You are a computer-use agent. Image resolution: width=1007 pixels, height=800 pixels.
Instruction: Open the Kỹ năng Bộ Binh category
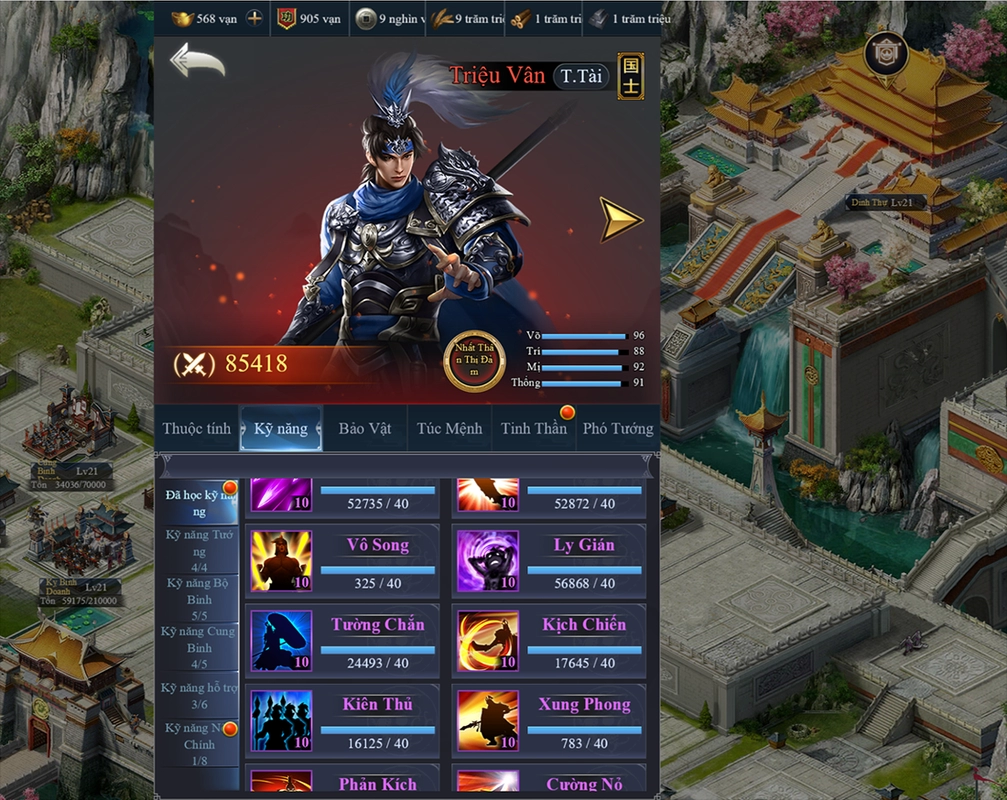(x=199, y=598)
